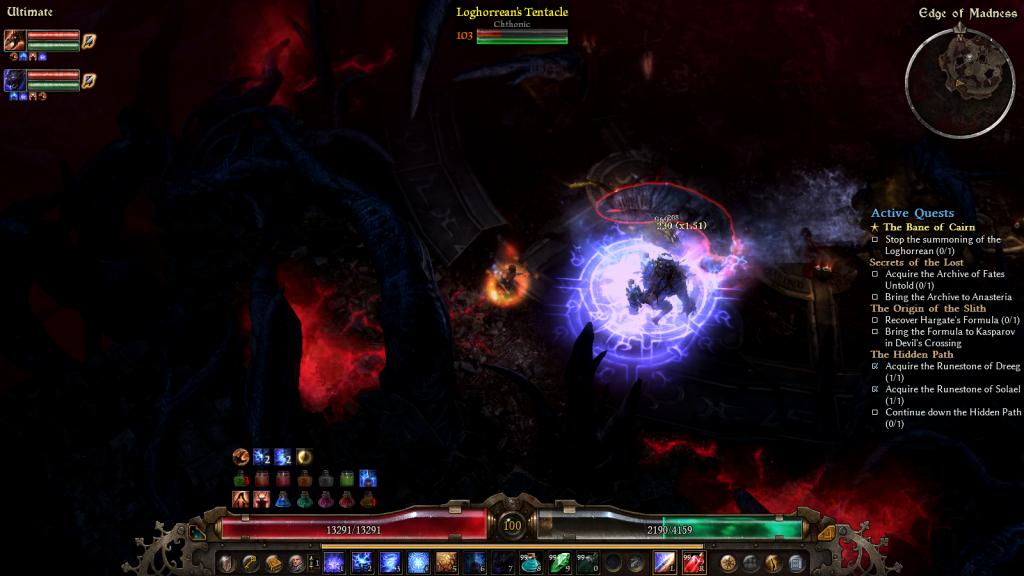Trigger the glowing rune circle skill in slot 4
The image size is (1024, 576).
pos(418,562)
